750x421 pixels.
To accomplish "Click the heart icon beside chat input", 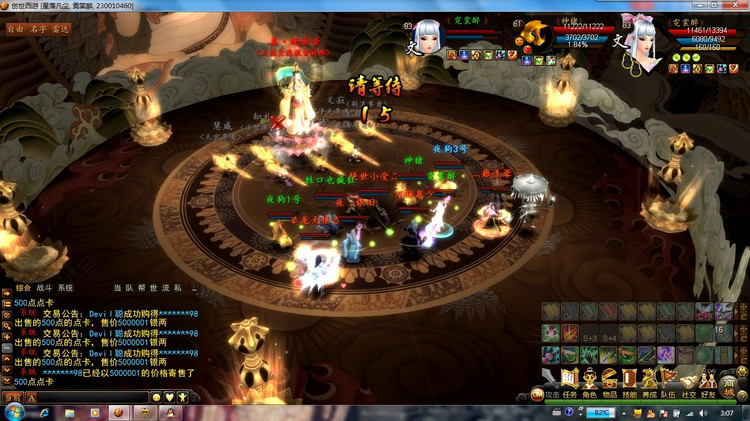I will click(169, 397).
